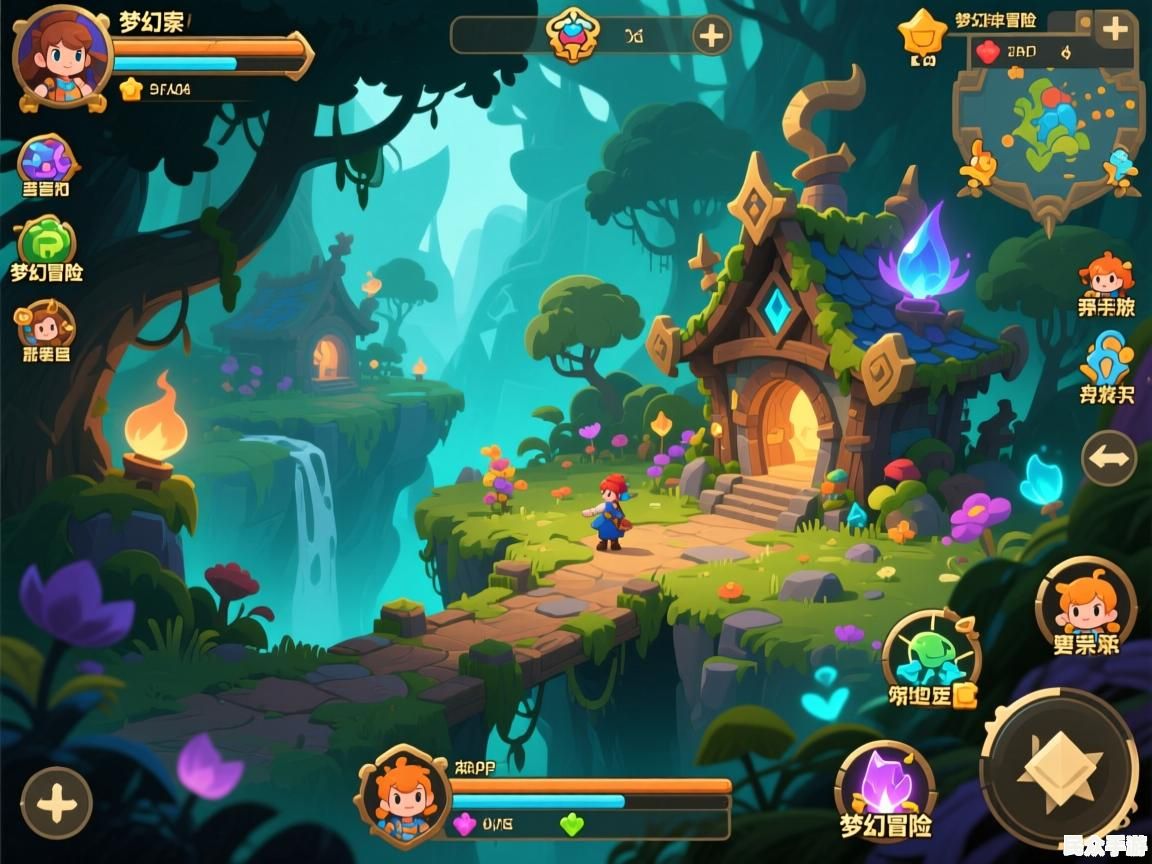Click the round double-arrow button
This screenshot has height=864, width=1152.
point(1109,458)
